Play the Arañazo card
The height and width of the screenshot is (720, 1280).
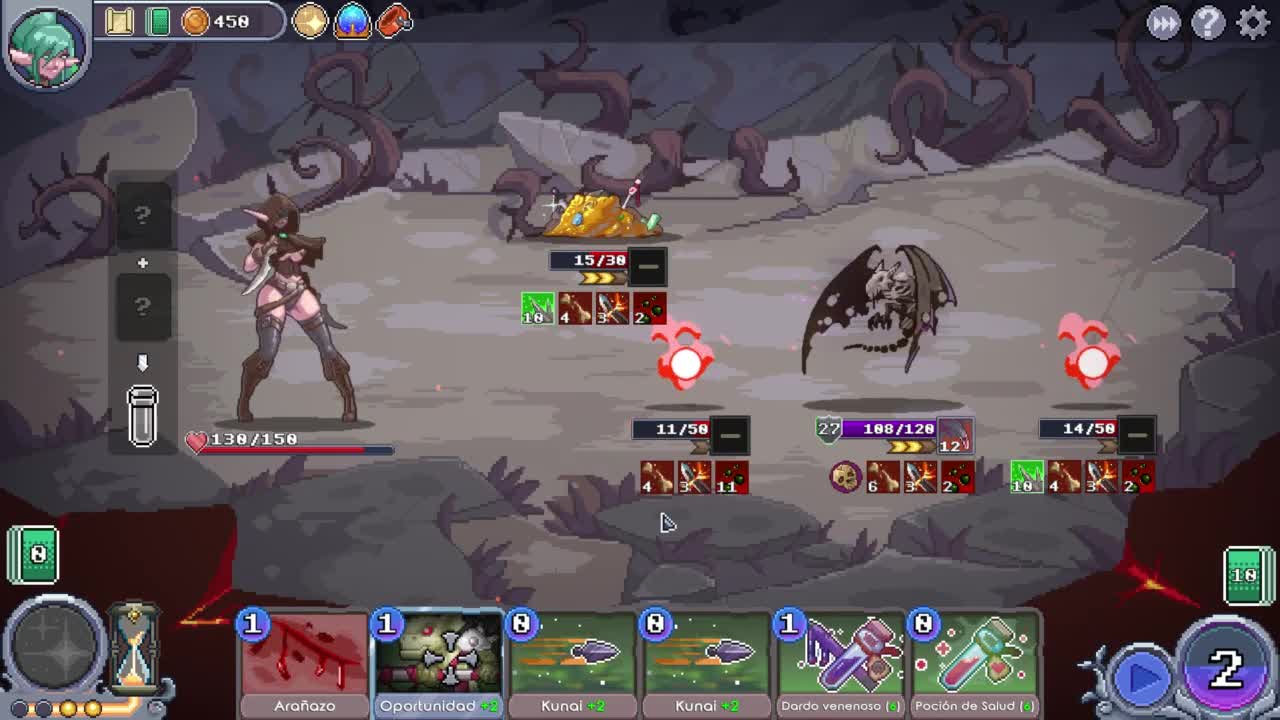point(303,660)
